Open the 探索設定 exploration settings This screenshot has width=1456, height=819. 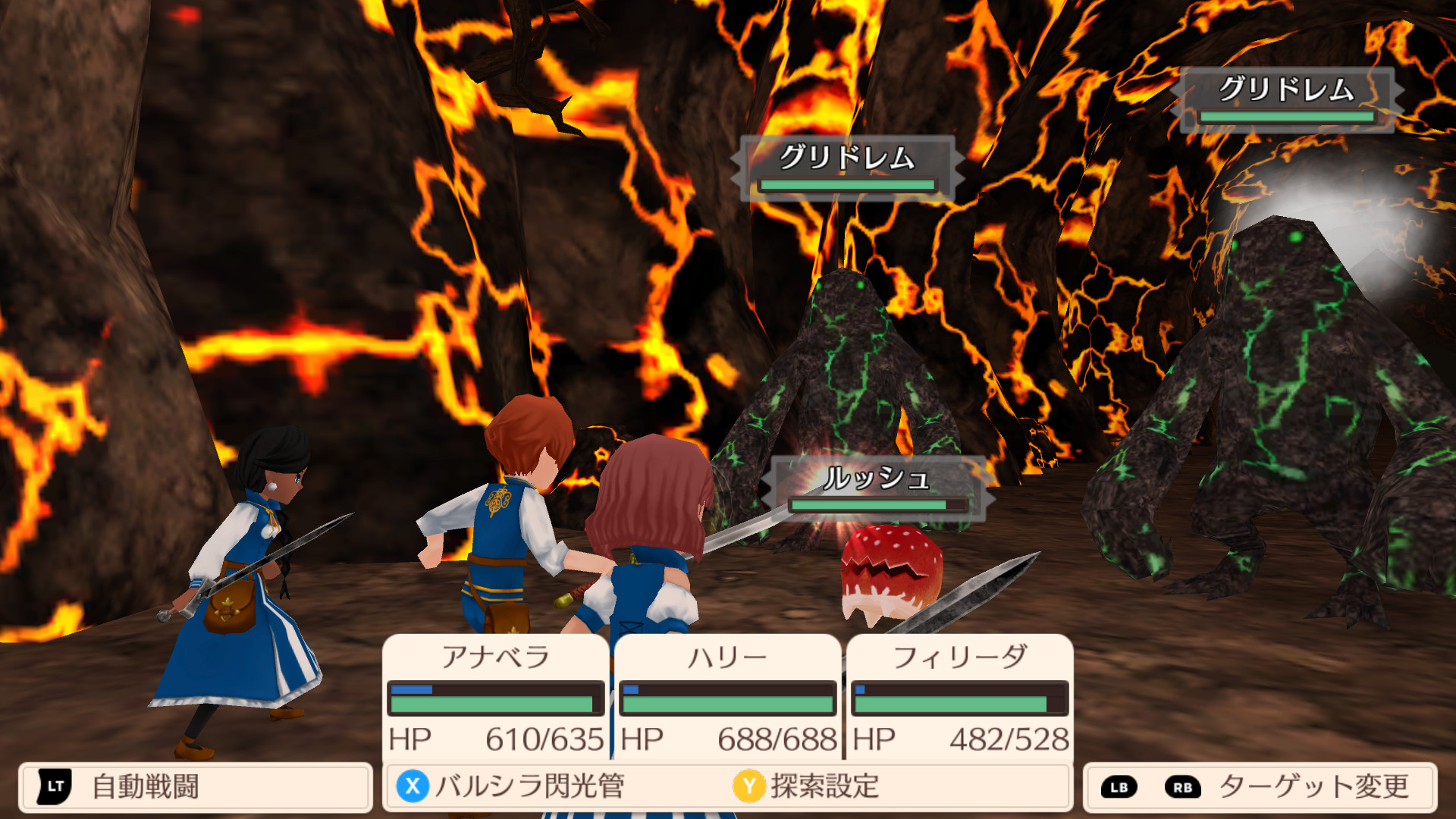click(x=808, y=786)
